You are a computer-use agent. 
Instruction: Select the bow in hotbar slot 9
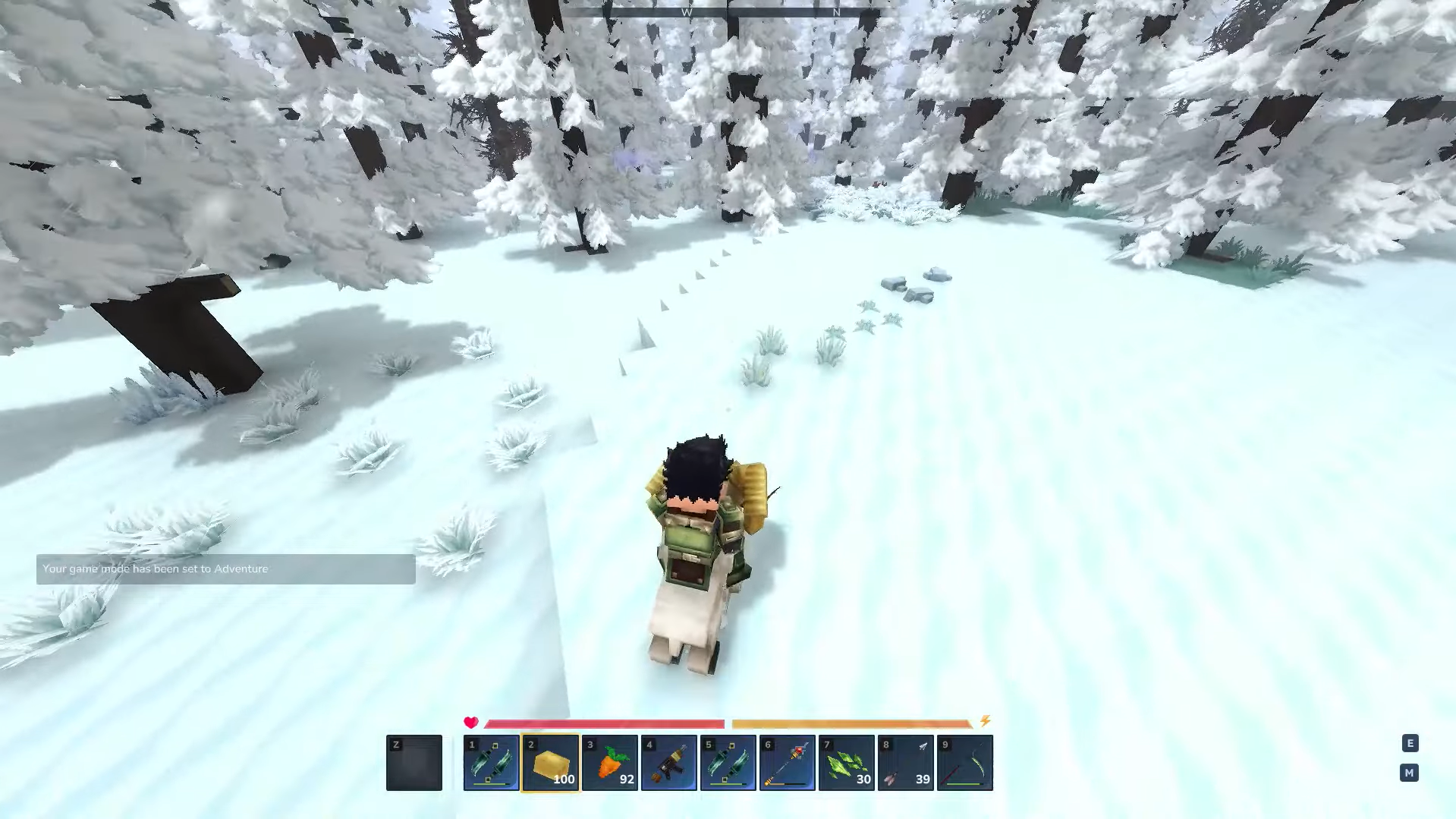964,762
